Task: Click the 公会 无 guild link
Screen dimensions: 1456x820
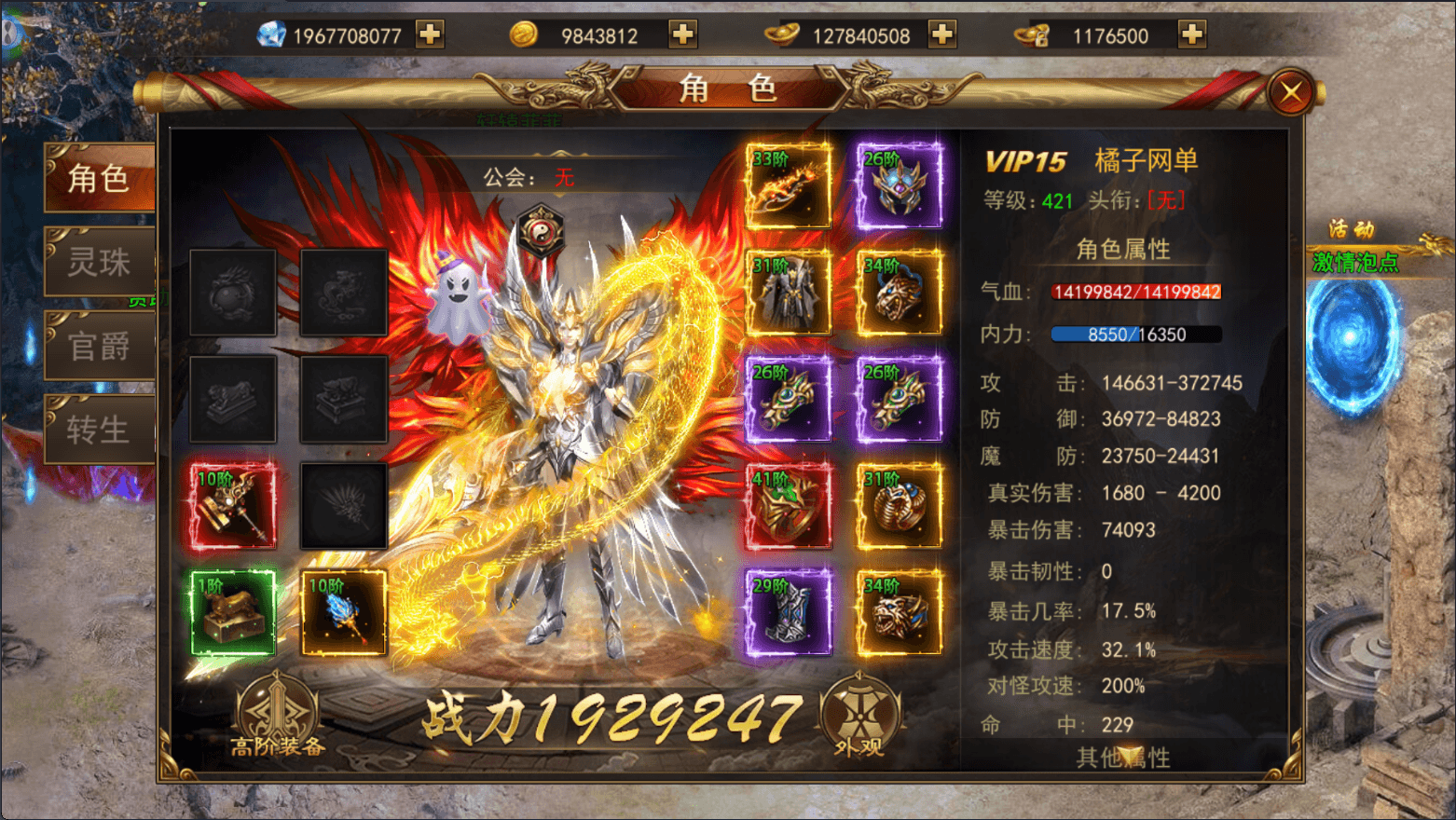Action: (x=531, y=179)
